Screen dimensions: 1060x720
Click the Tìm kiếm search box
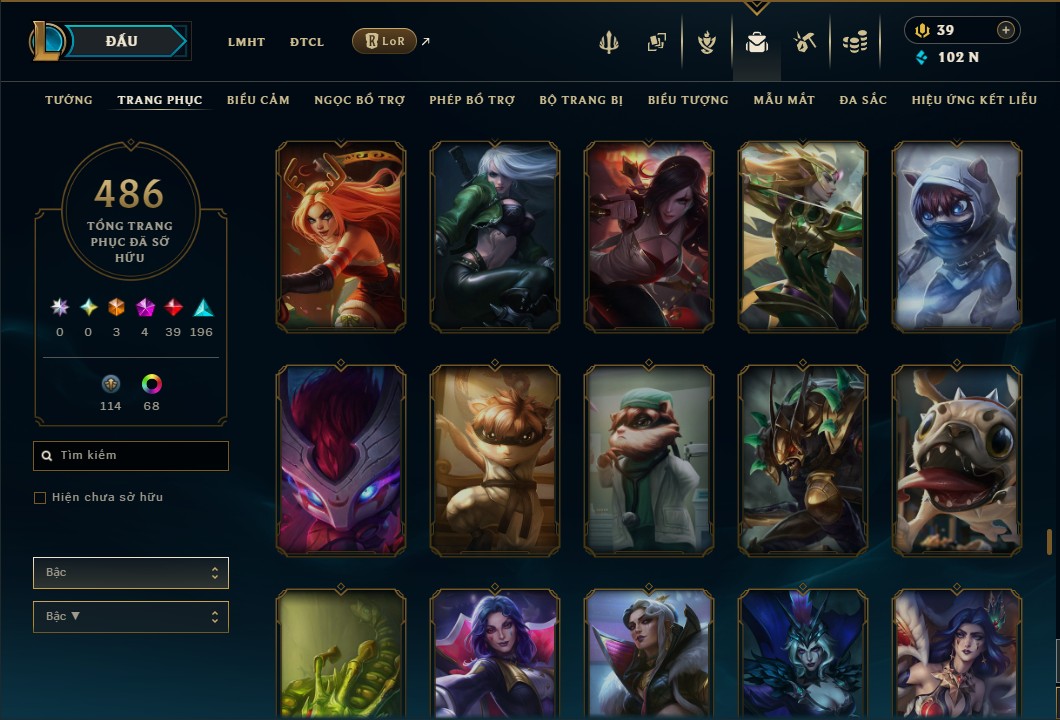pos(131,456)
